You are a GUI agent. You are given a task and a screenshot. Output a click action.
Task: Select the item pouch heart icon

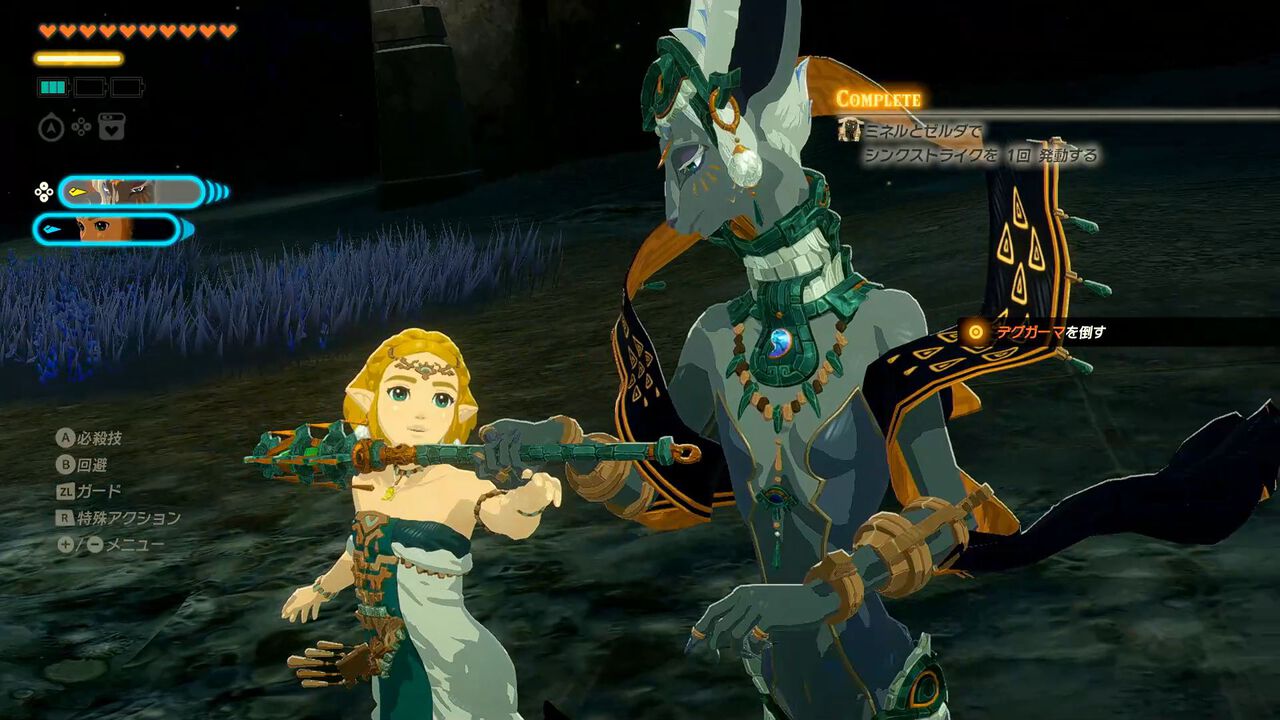112,128
